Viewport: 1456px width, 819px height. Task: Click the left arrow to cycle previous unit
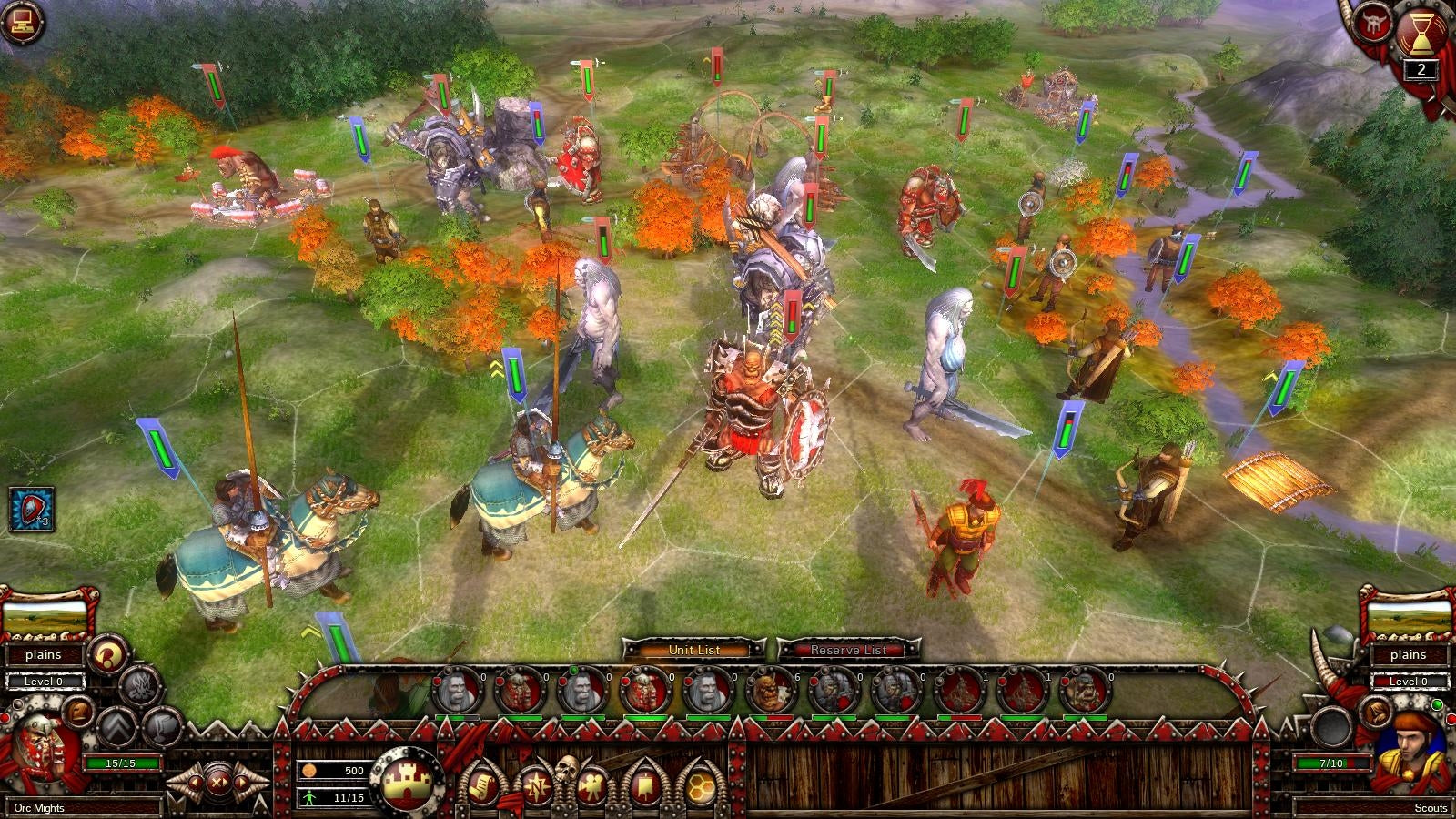tap(195, 783)
